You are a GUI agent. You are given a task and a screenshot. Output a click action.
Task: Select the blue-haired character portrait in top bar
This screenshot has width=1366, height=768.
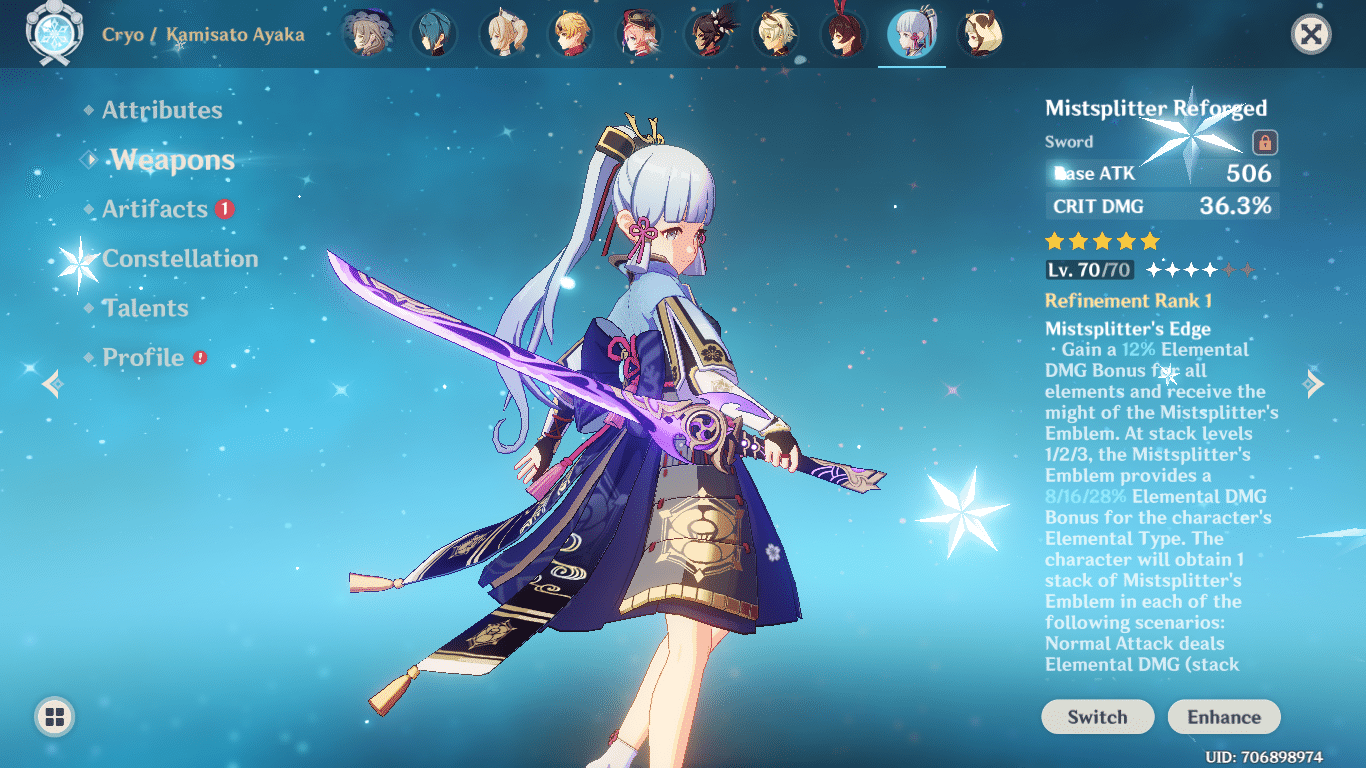[x=436, y=31]
